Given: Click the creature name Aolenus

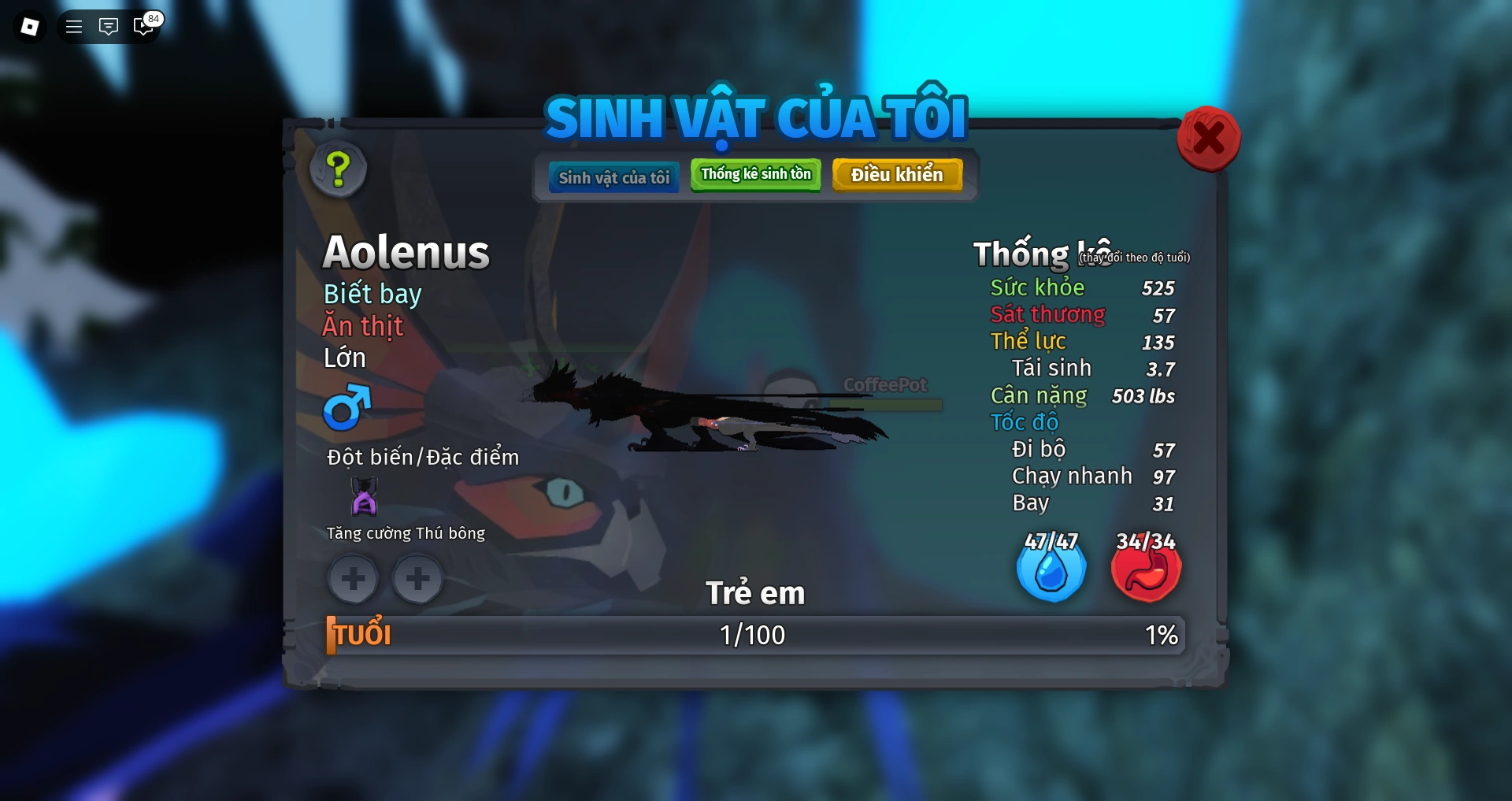Looking at the screenshot, I should [x=407, y=252].
